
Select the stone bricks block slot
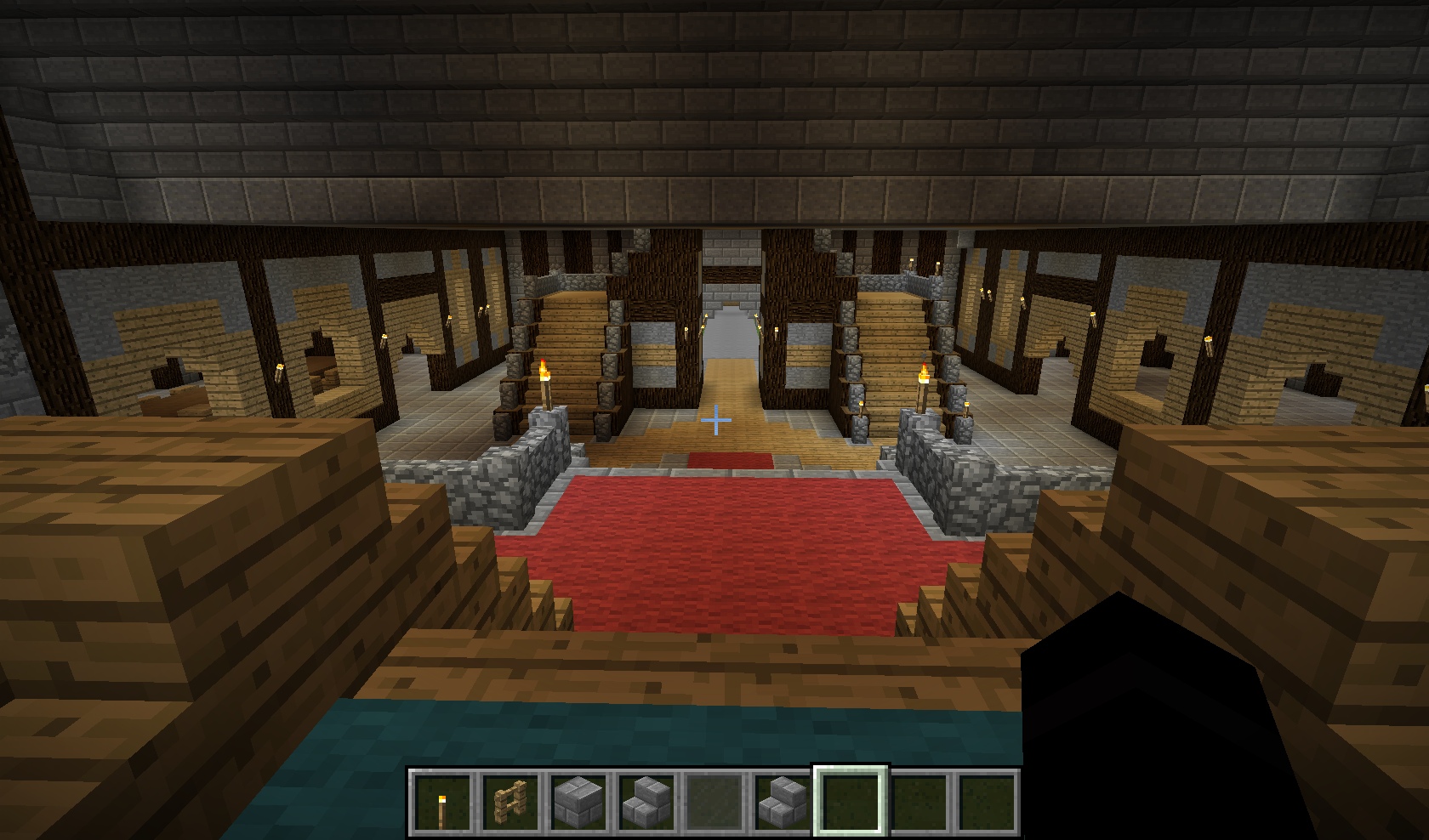point(578,802)
